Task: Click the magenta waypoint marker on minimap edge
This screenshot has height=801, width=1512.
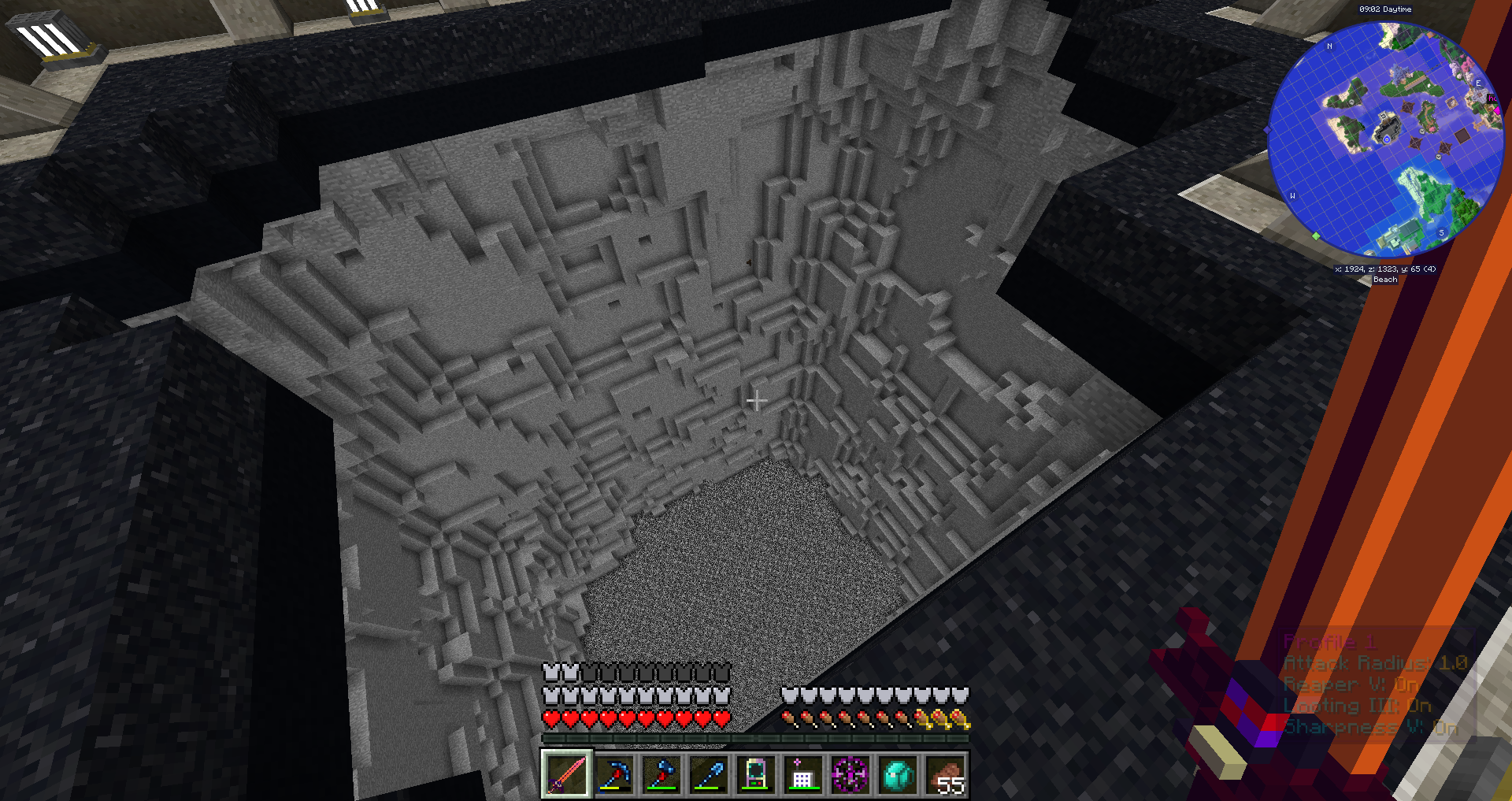Action: [1497, 111]
